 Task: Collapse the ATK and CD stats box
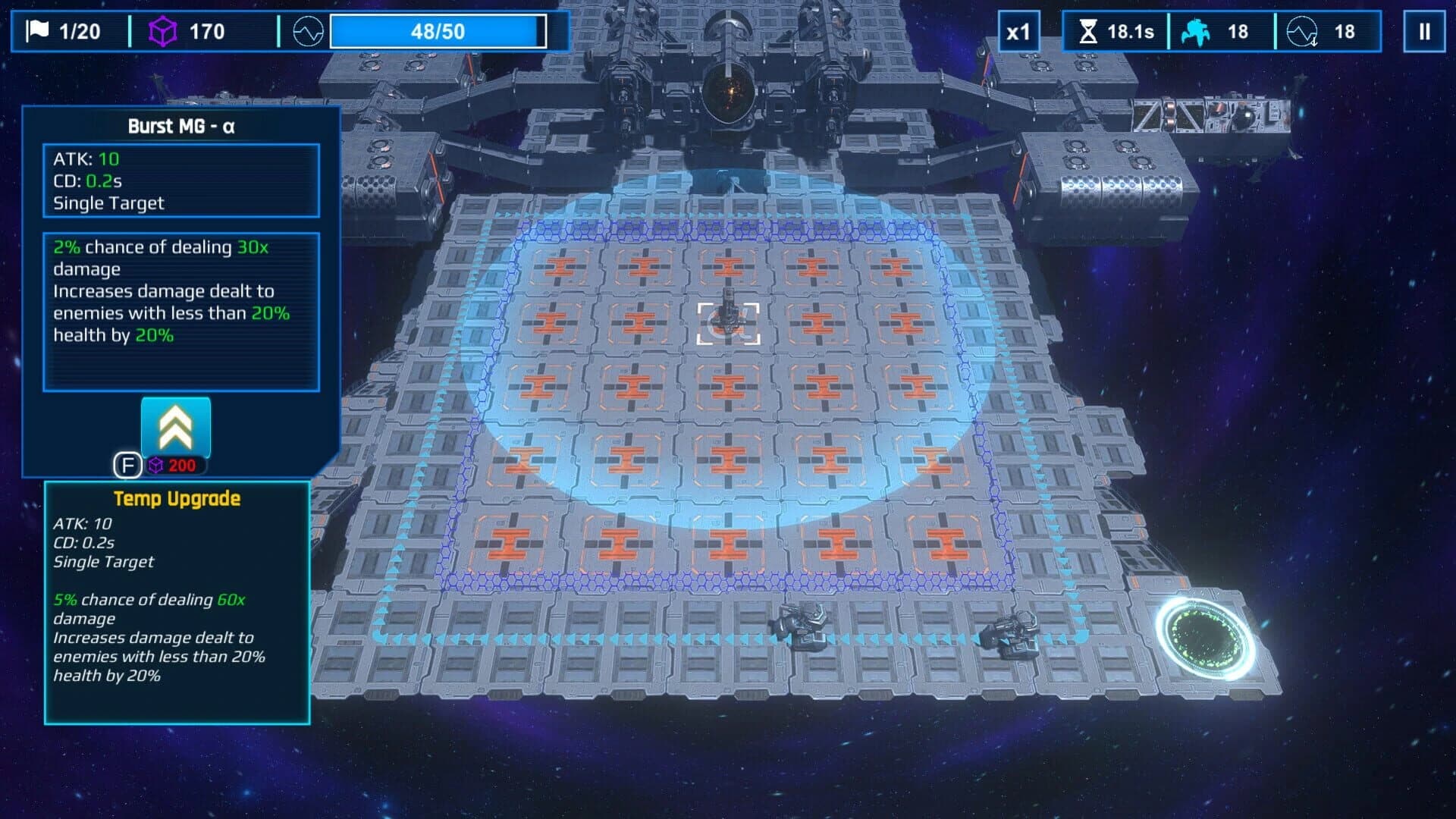[x=181, y=180]
